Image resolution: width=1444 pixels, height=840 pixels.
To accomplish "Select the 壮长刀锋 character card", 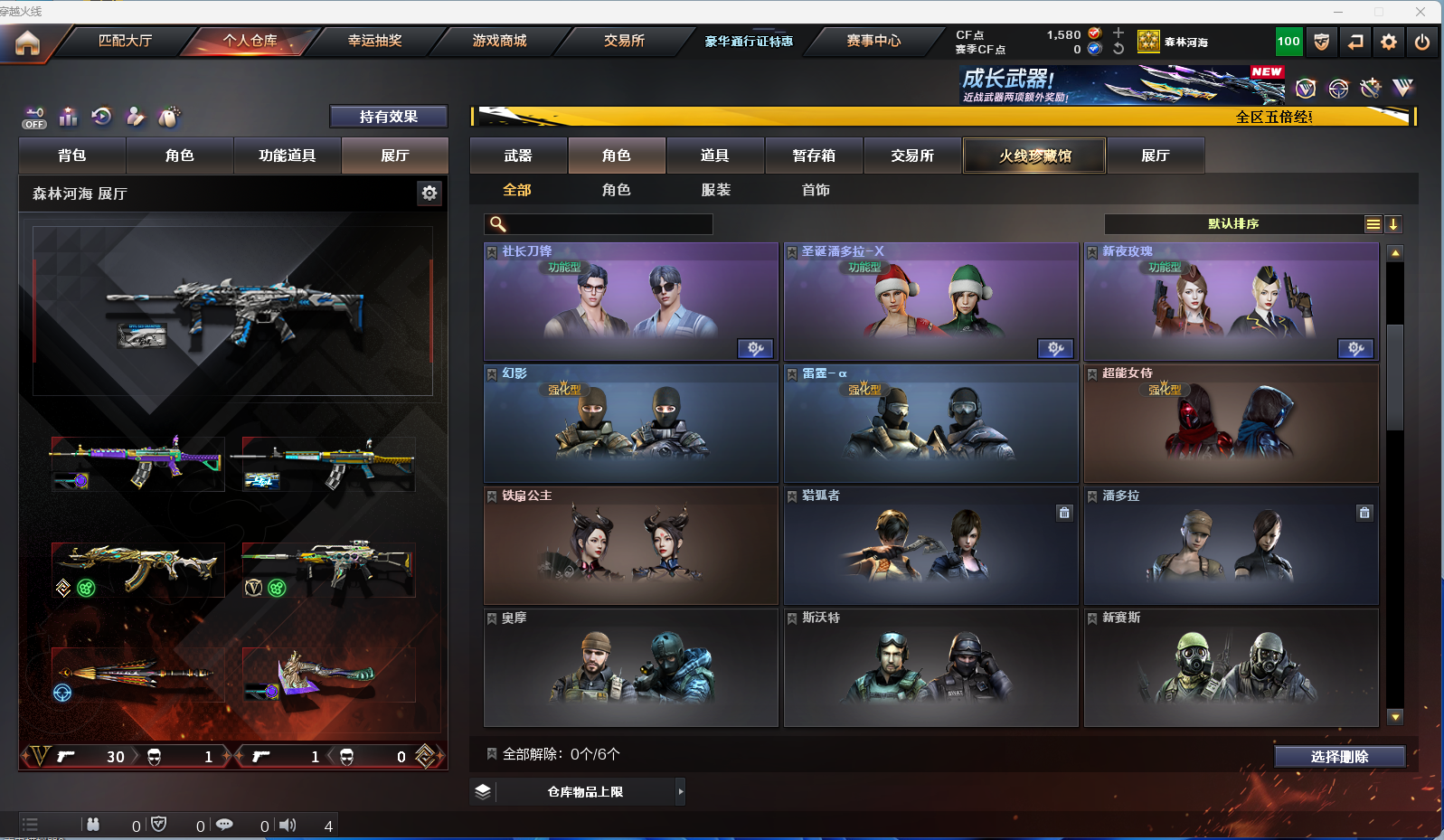I will tap(630, 303).
